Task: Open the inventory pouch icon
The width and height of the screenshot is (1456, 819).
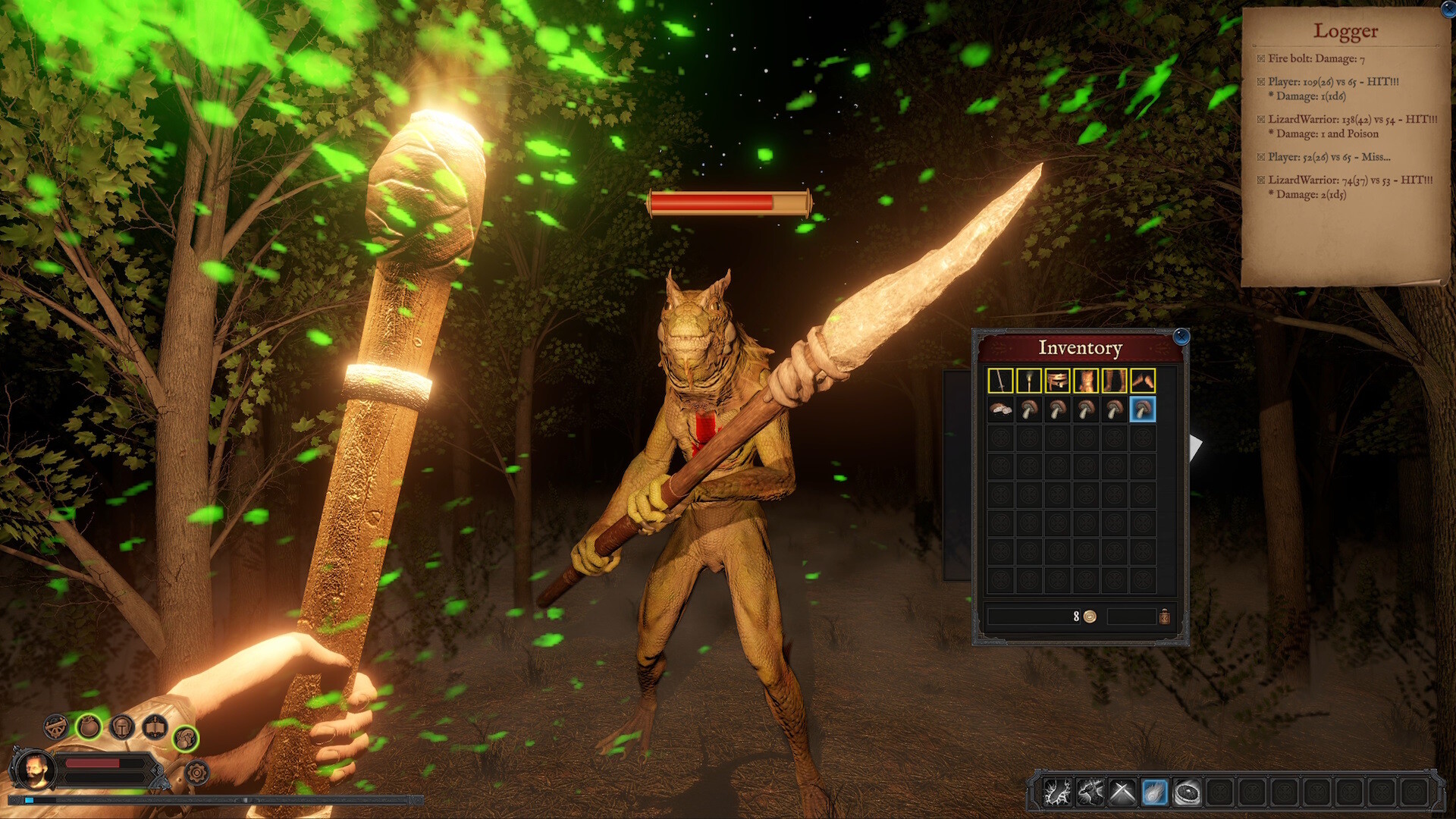Action: [x=89, y=726]
